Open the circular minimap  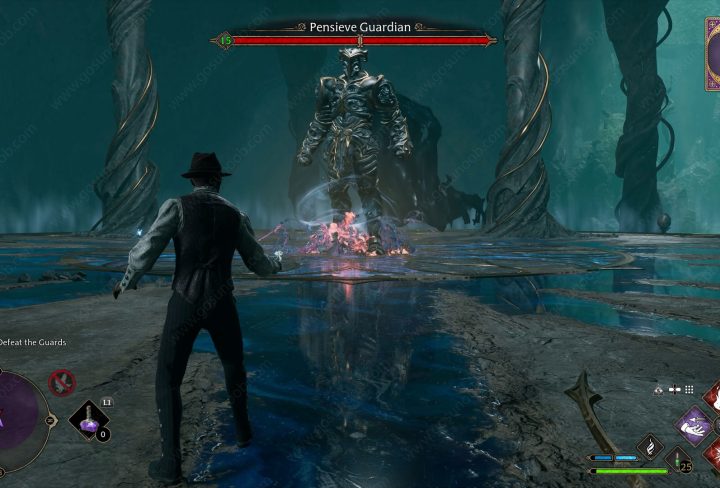tap(18, 412)
